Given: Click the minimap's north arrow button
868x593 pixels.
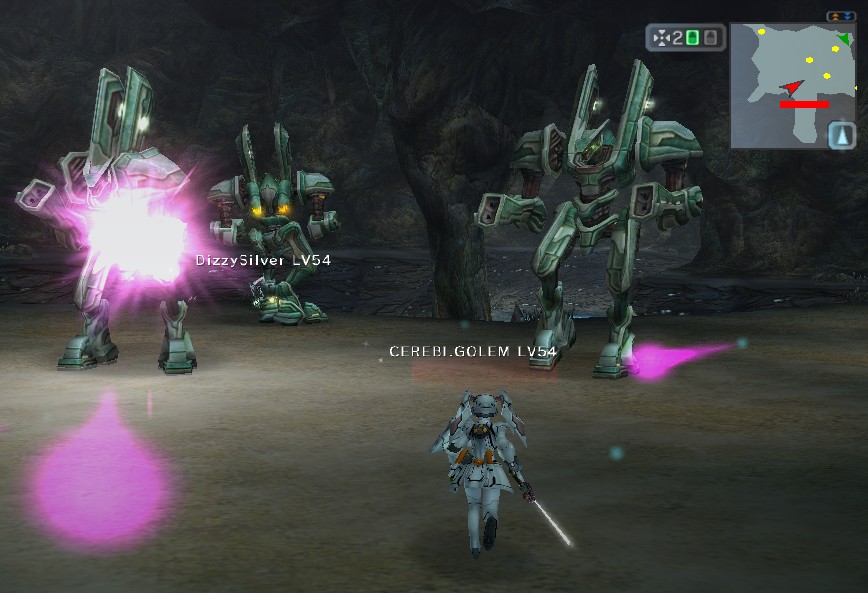Looking at the screenshot, I should 841,134.
